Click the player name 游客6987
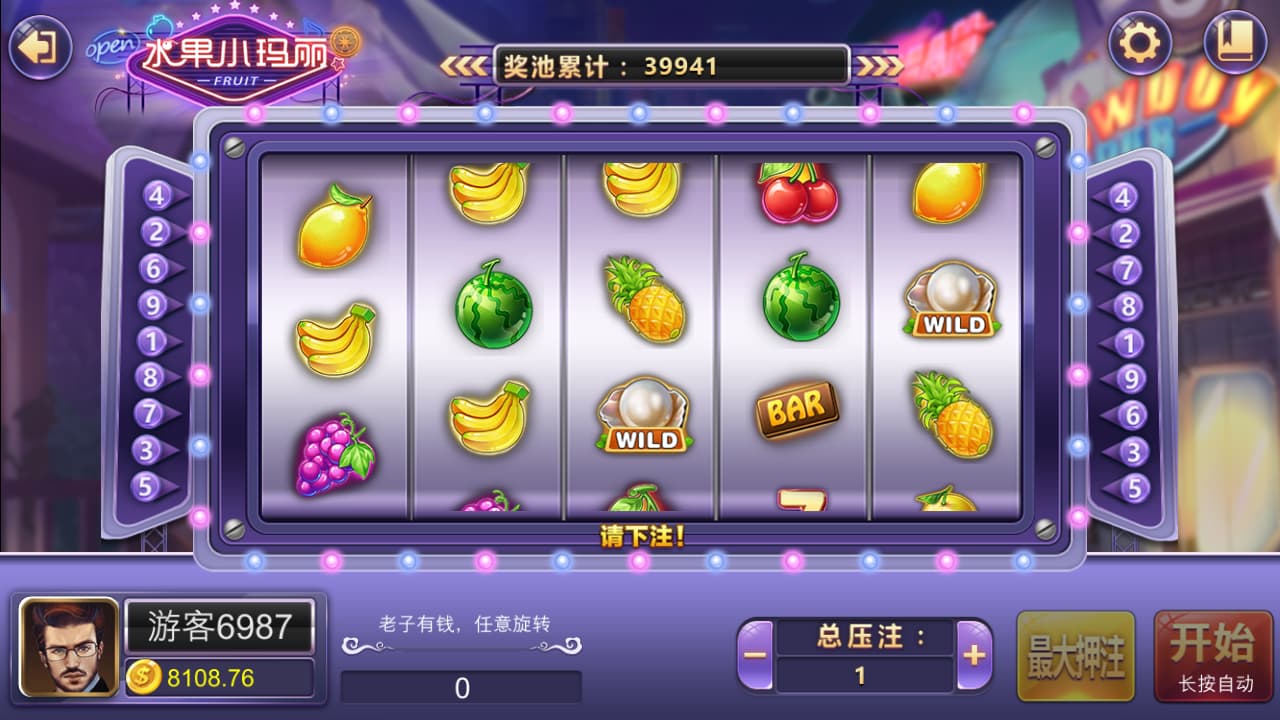This screenshot has width=1280, height=720. (219, 628)
